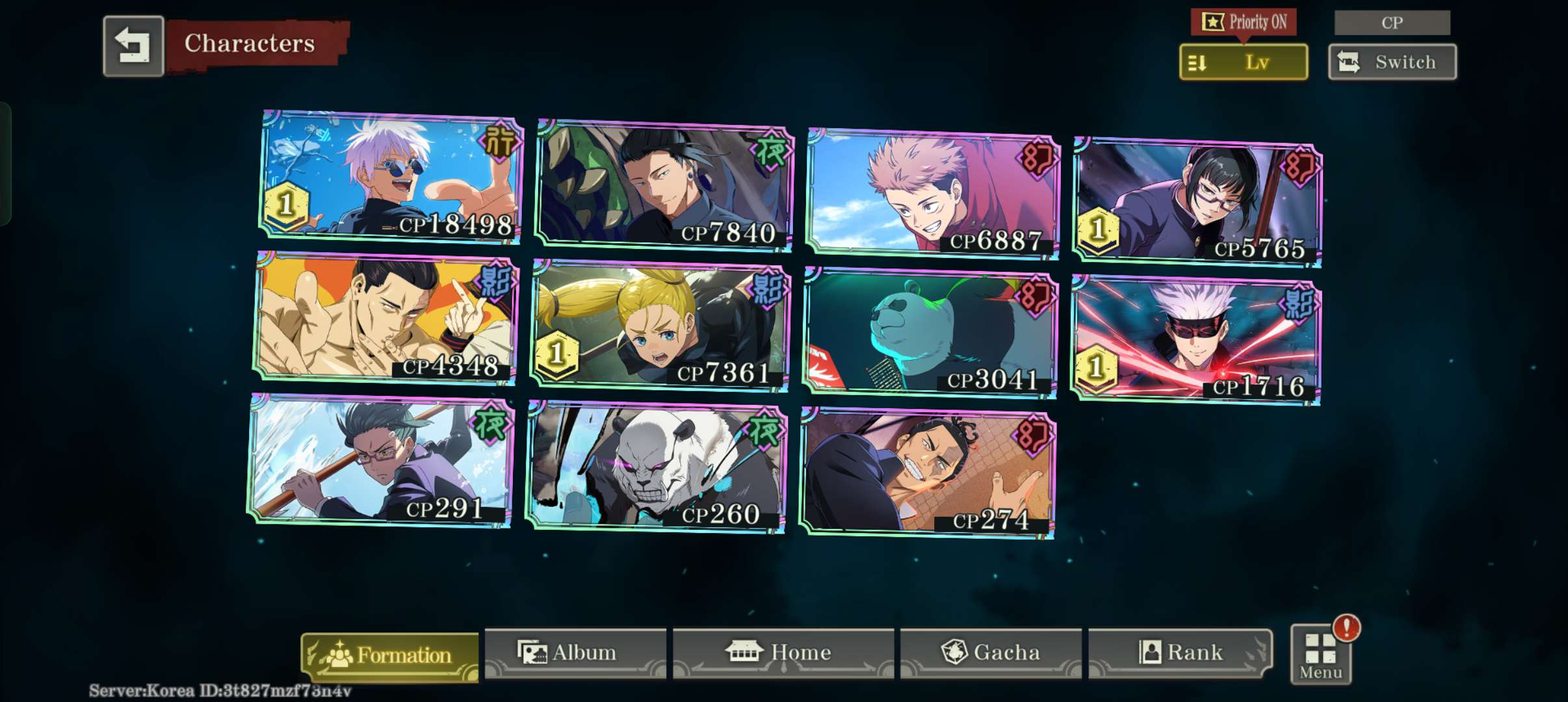The height and width of the screenshot is (702, 1568).
Task: Select the character card with CP7840
Action: pyautogui.click(x=664, y=185)
